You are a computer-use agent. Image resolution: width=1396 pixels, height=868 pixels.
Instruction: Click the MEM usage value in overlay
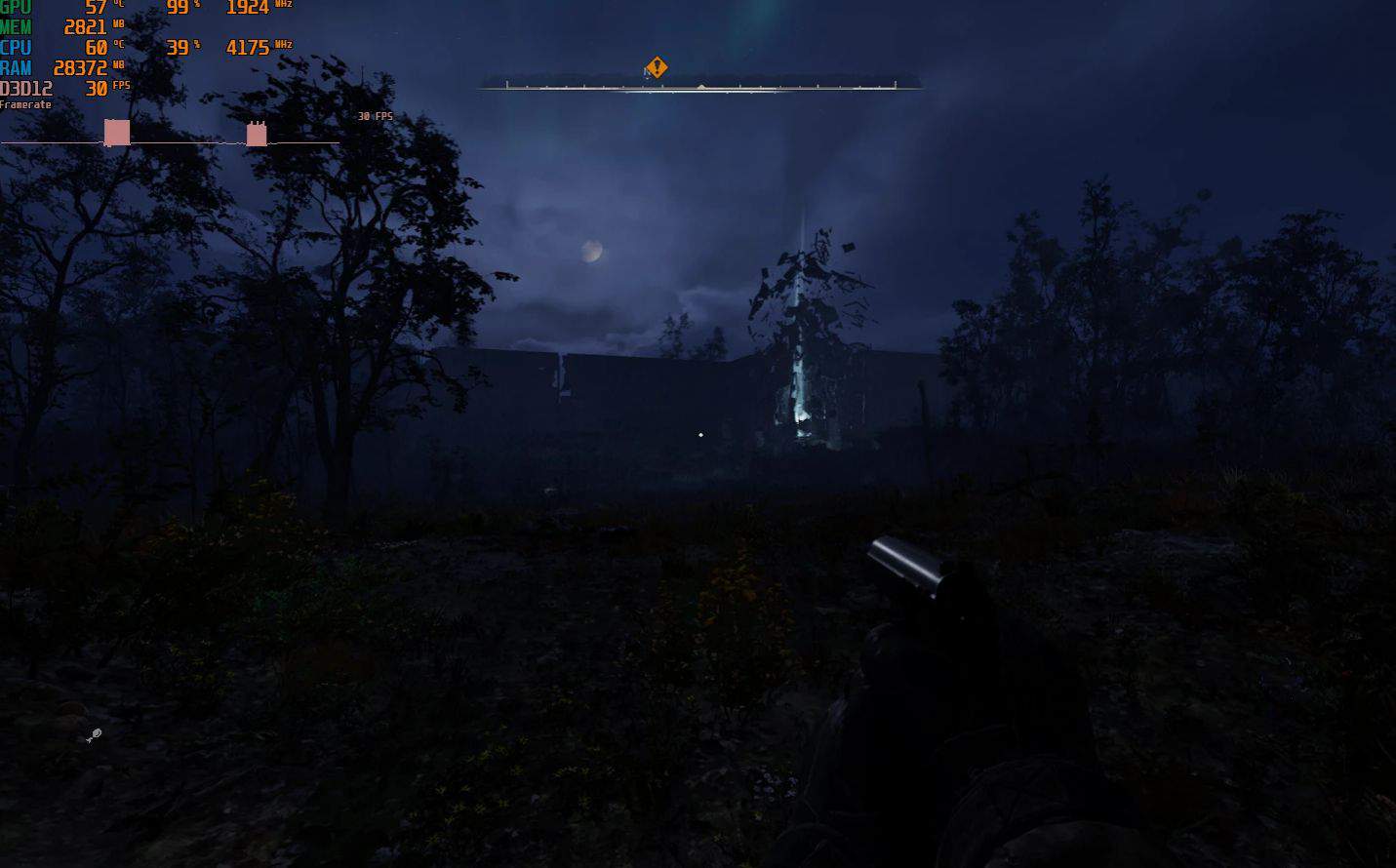[x=84, y=27]
